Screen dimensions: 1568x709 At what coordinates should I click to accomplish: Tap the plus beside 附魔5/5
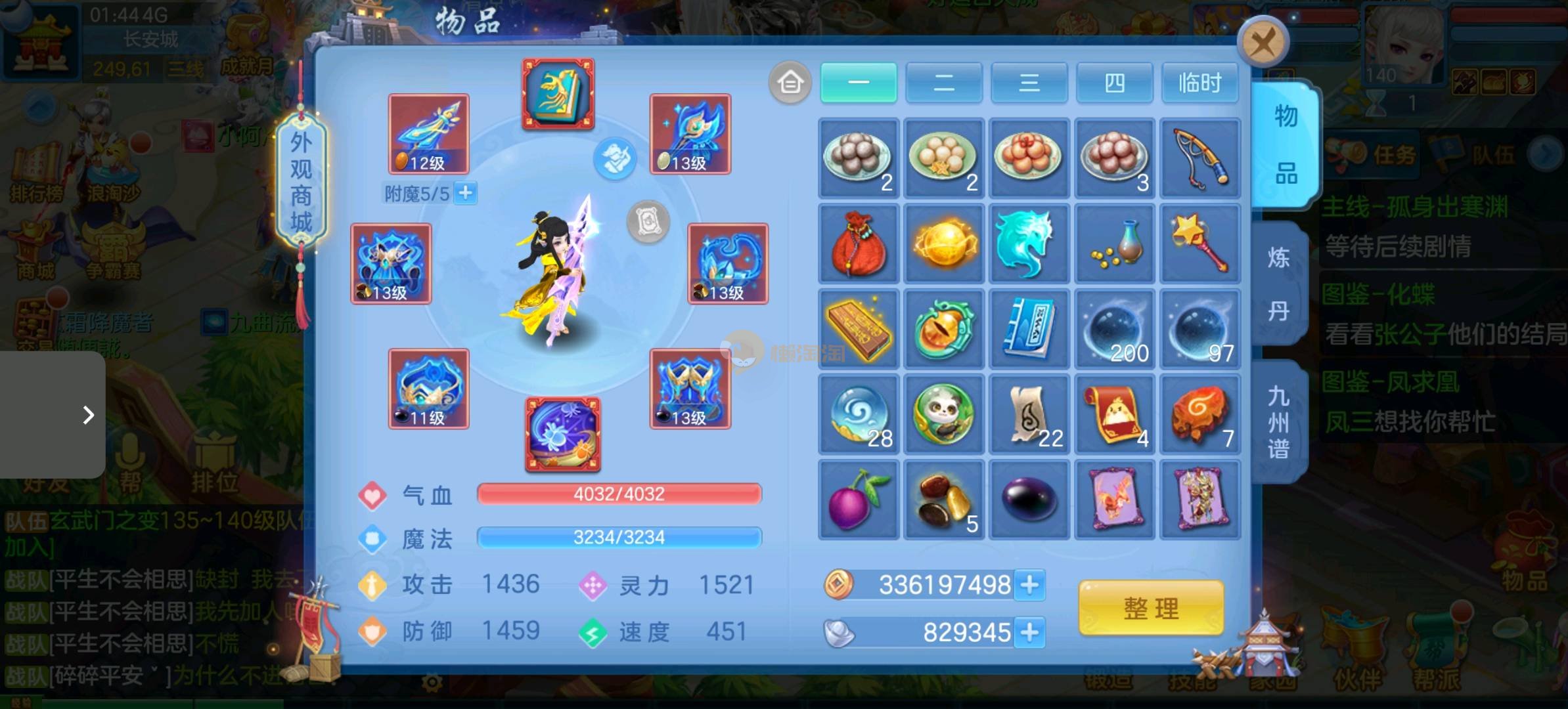[466, 193]
